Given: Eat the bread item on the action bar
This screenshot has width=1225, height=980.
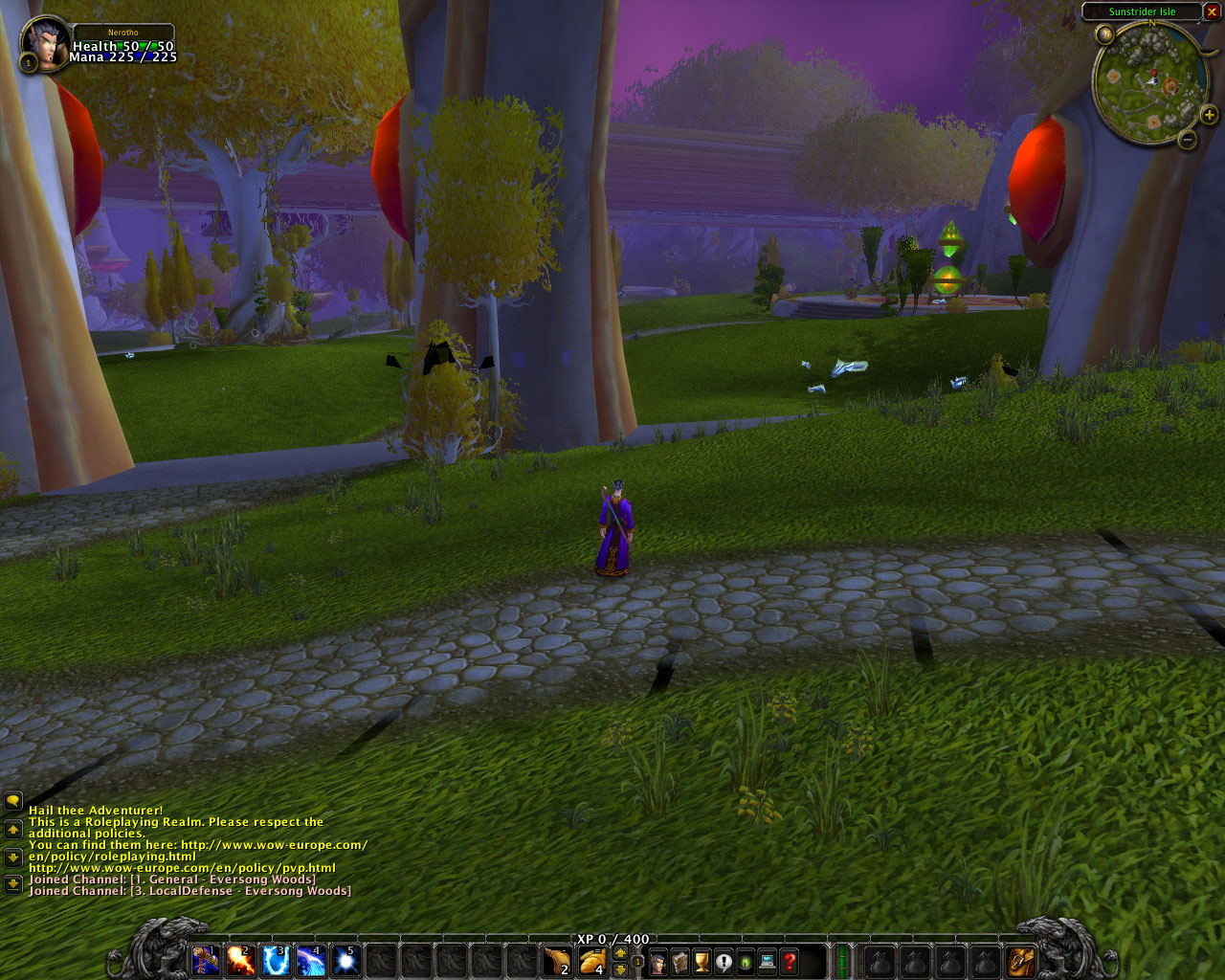Looking at the screenshot, I should pos(592,960).
